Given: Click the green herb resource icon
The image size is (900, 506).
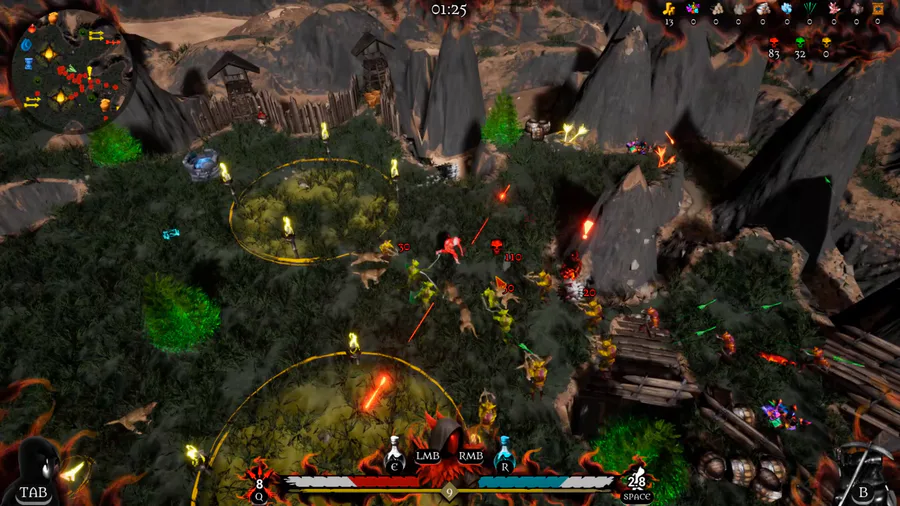Looking at the screenshot, I should tap(809, 9).
